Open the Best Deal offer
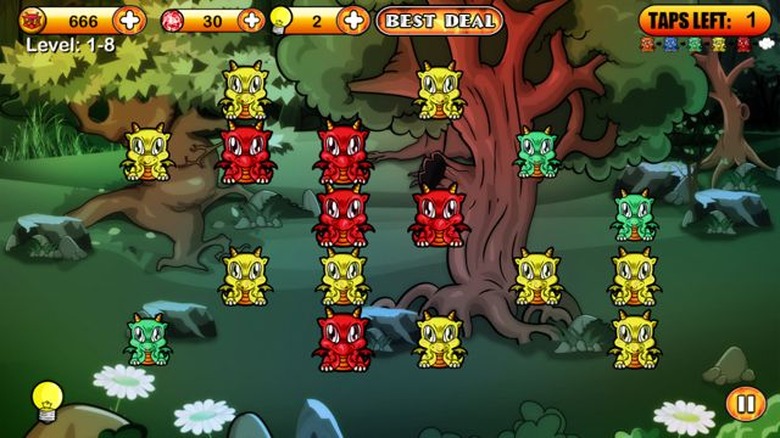The width and height of the screenshot is (780, 438). click(x=439, y=20)
